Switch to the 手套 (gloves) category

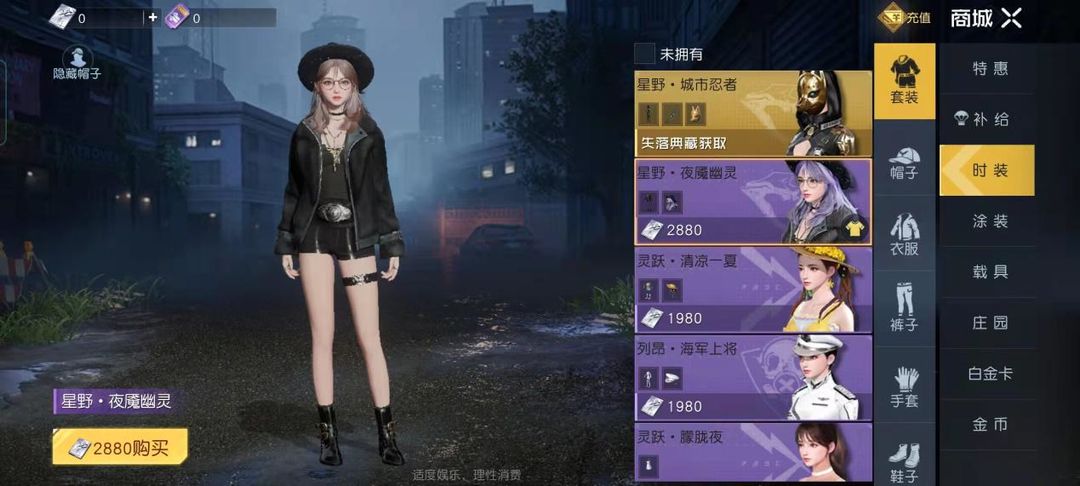904,388
